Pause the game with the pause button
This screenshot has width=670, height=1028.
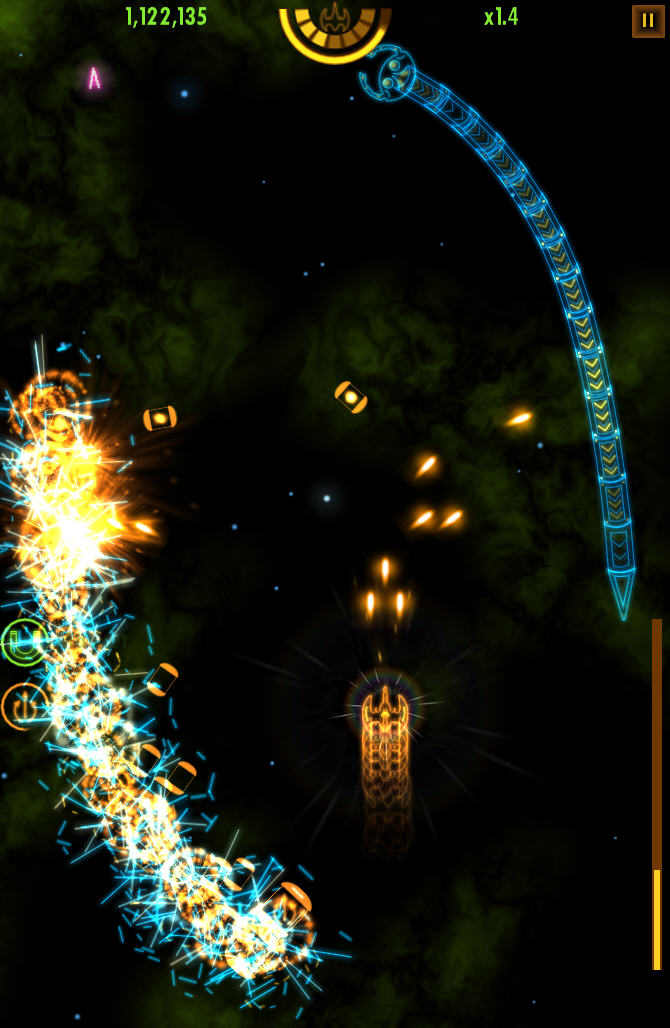point(648,21)
